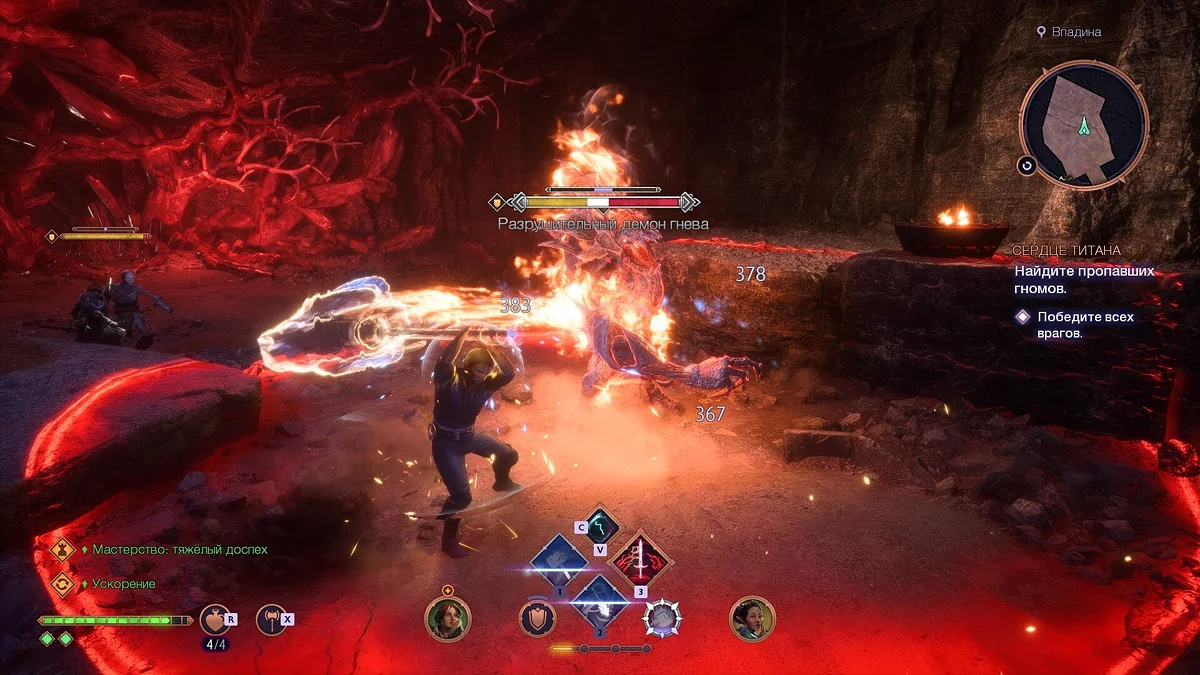Click the Ускорение haste buff icon
1200x675 pixels.
tap(63, 583)
